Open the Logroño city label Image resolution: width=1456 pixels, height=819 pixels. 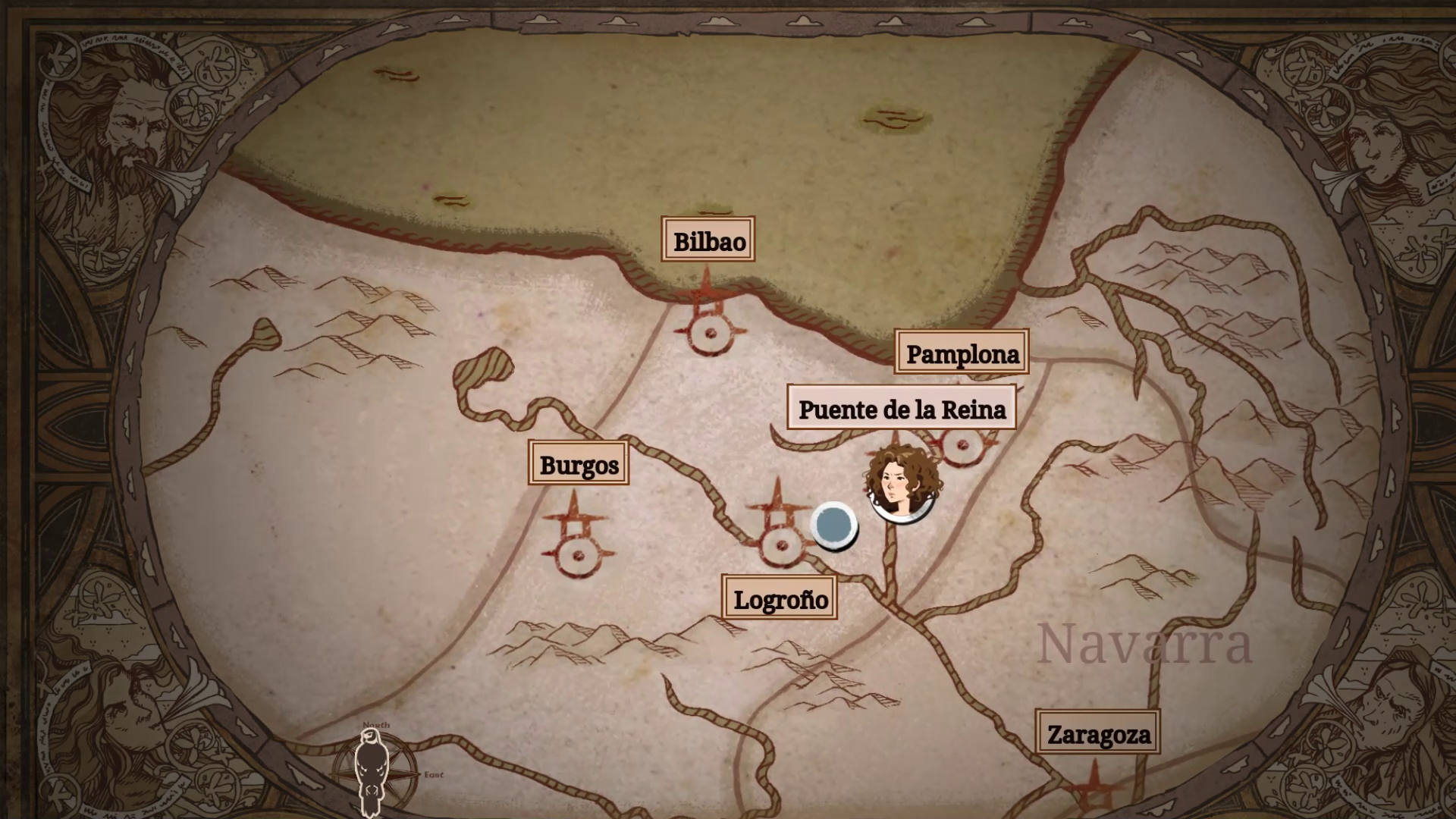coord(780,599)
